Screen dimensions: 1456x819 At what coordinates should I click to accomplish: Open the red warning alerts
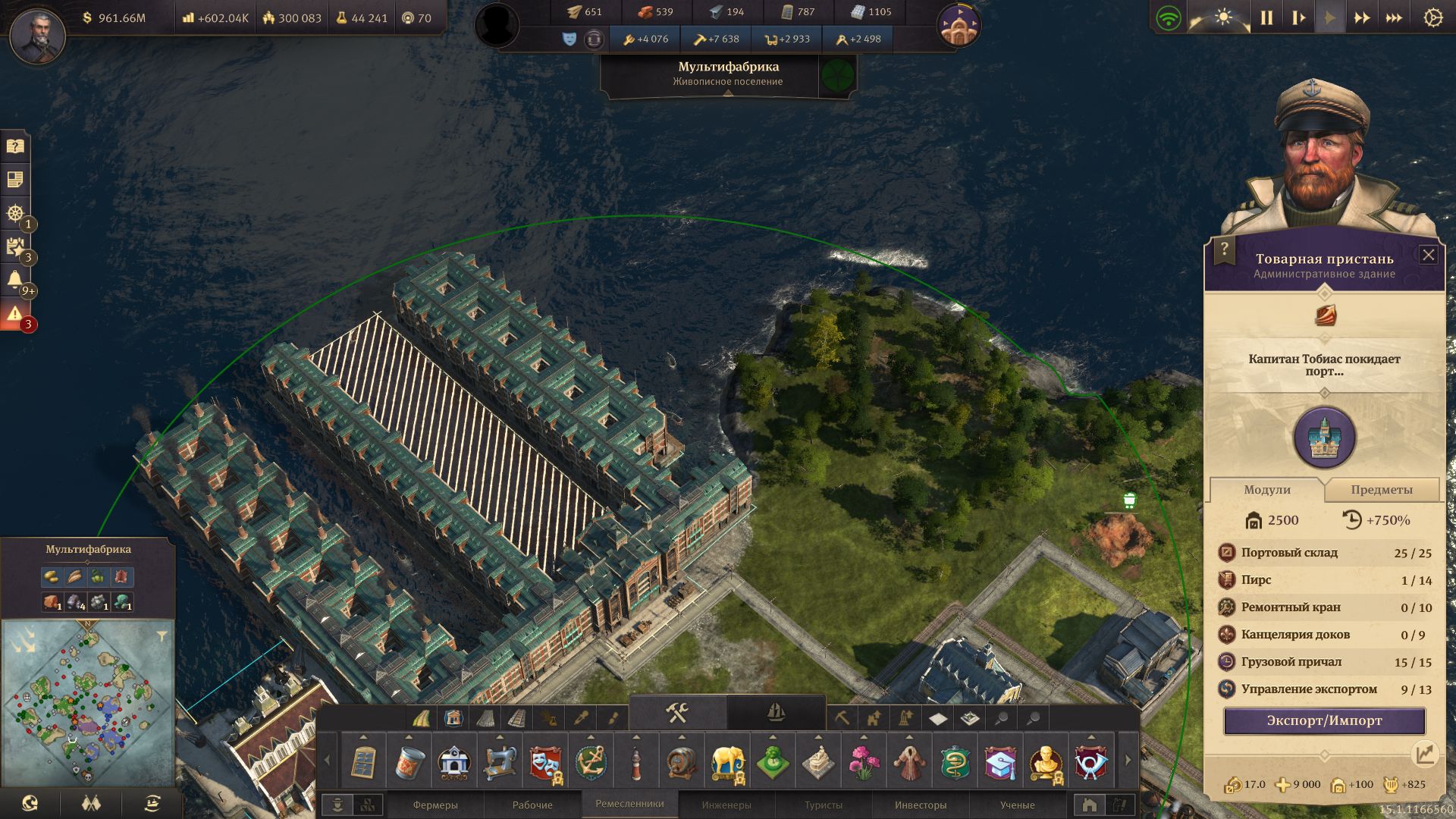[x=14, y=314]
